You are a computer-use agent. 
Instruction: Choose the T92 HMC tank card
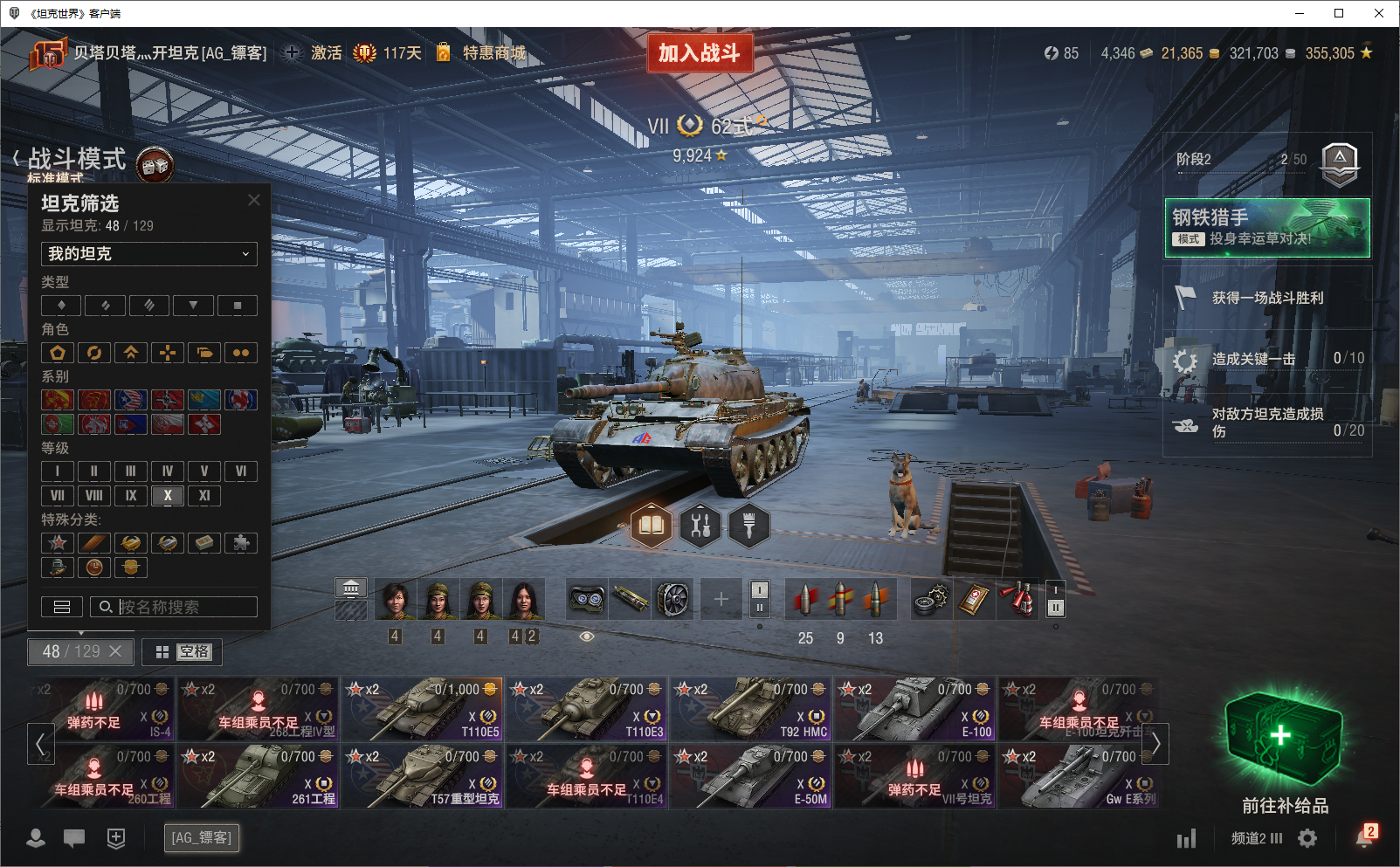pos(751,709)
